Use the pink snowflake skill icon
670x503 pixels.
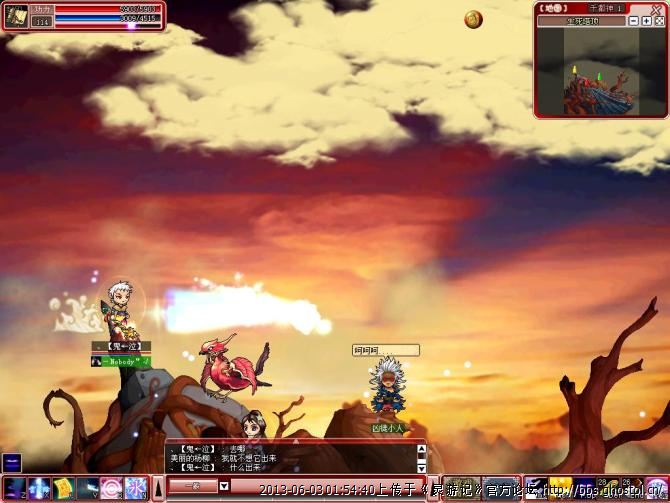click(x=135, y=488)
